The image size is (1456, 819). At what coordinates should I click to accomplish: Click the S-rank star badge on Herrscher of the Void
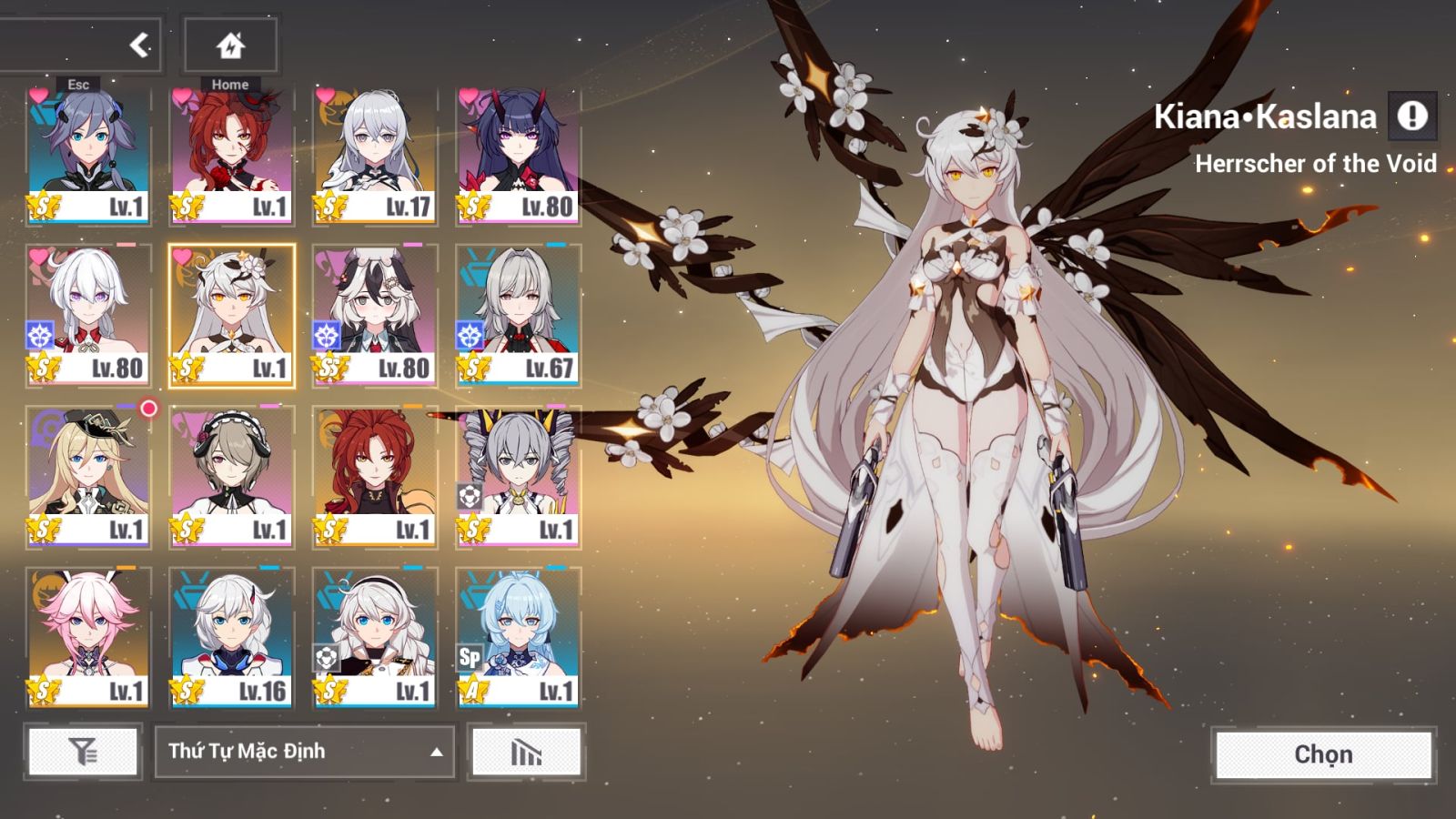[x=187, y=368]
